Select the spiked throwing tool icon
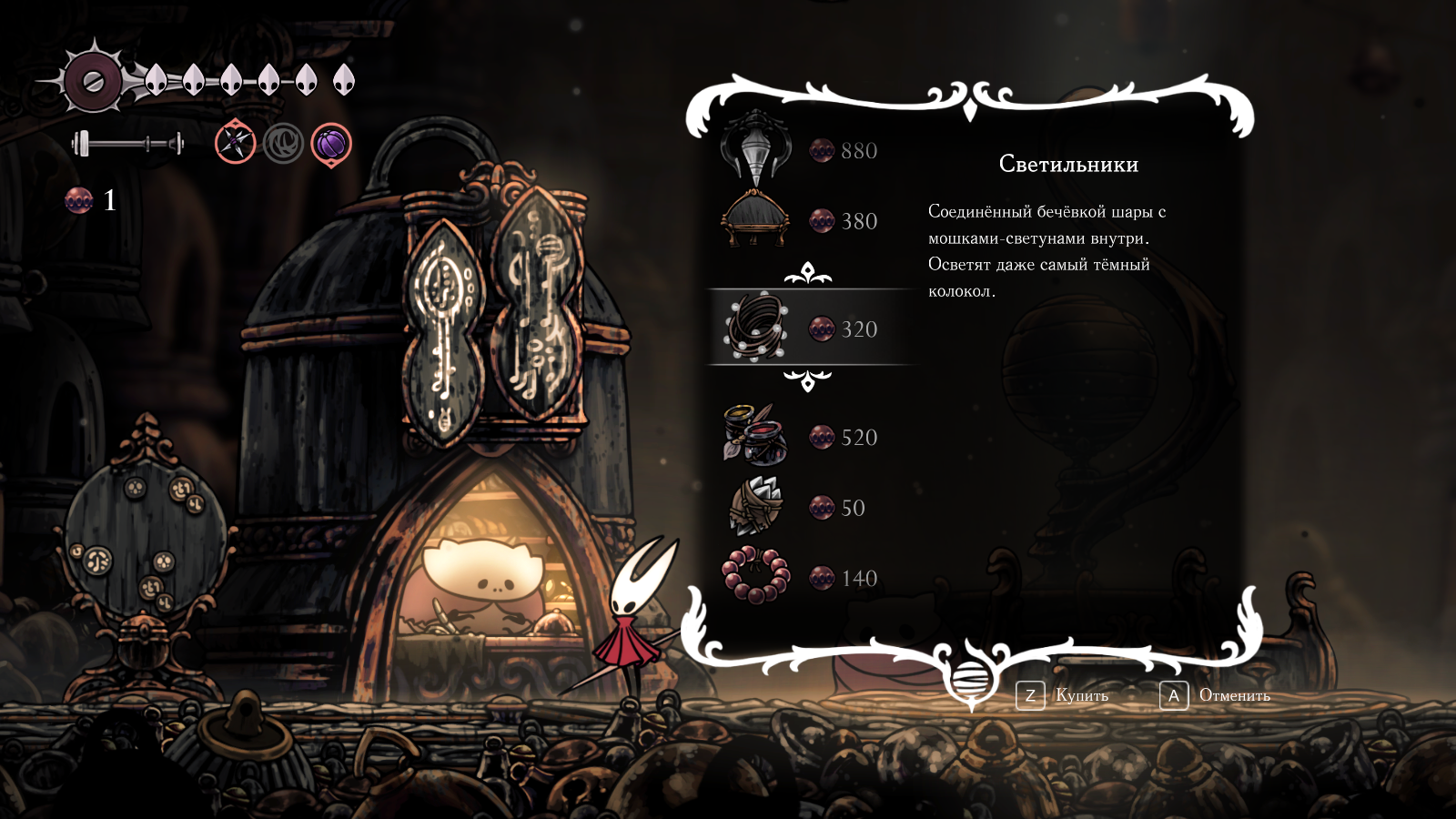Viewport: 1456px width, 819px height. pyautogui.click(x=235, y=142)
